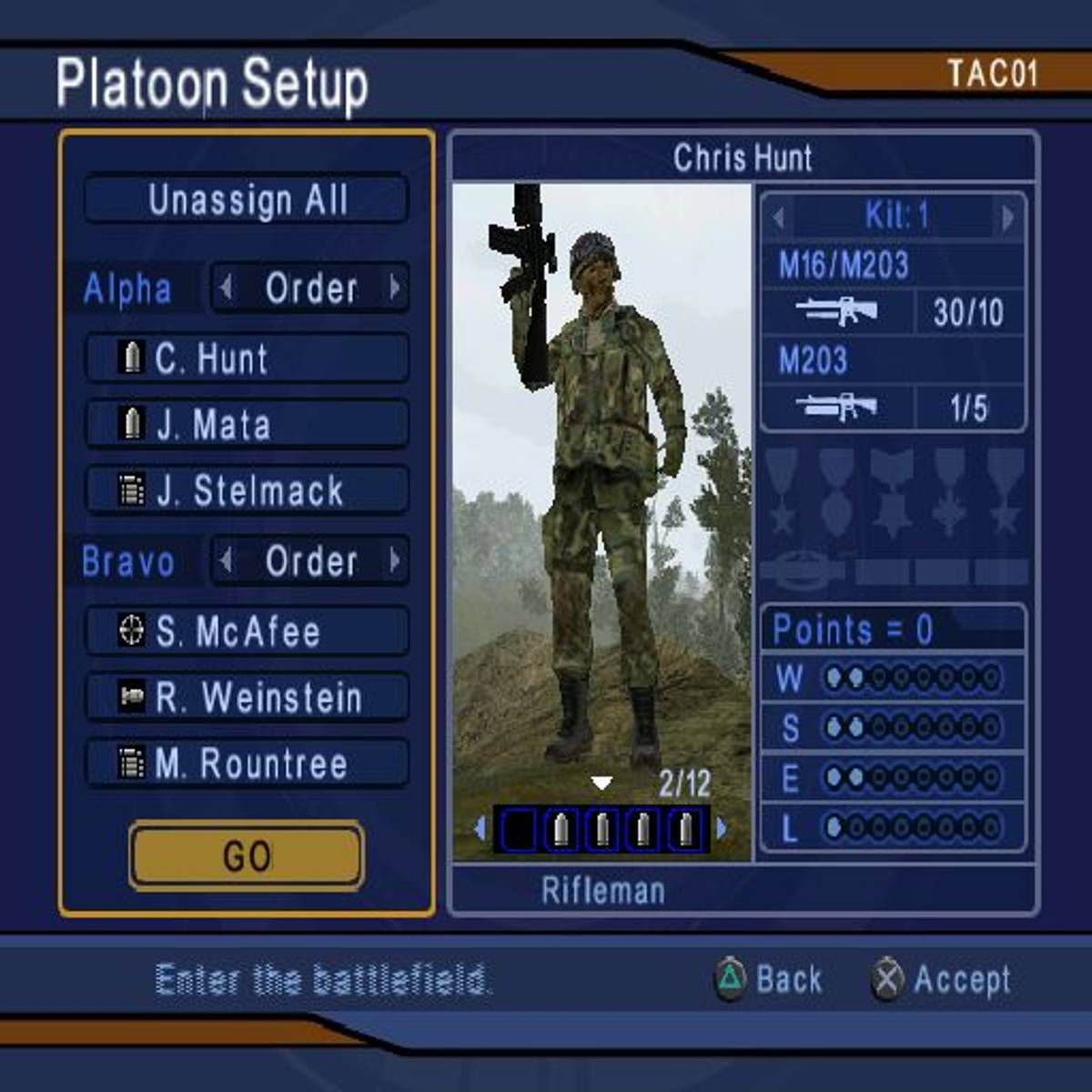The width and height of the screenshot is (1092, 1092).
Task: Switch to the previous Kit
Action: tap(779, 217)
